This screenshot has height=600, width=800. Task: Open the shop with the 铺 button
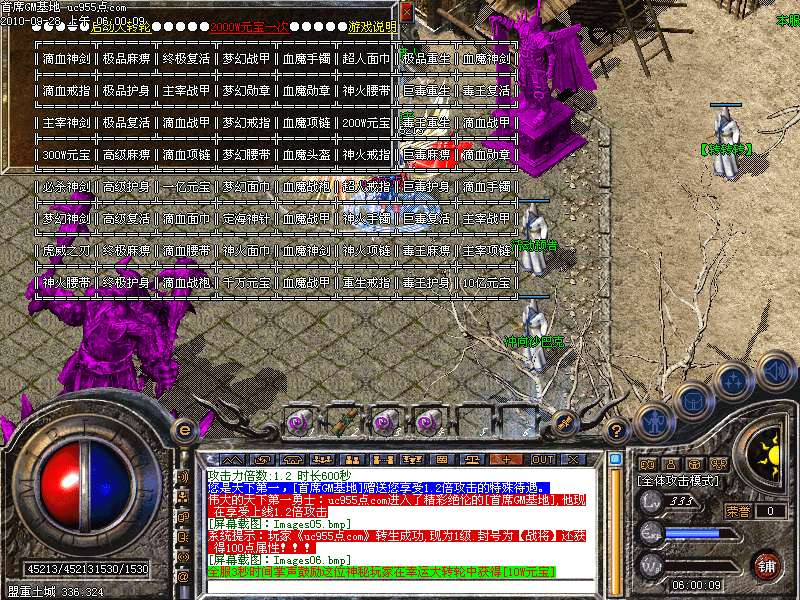click(x=767, y=565)
